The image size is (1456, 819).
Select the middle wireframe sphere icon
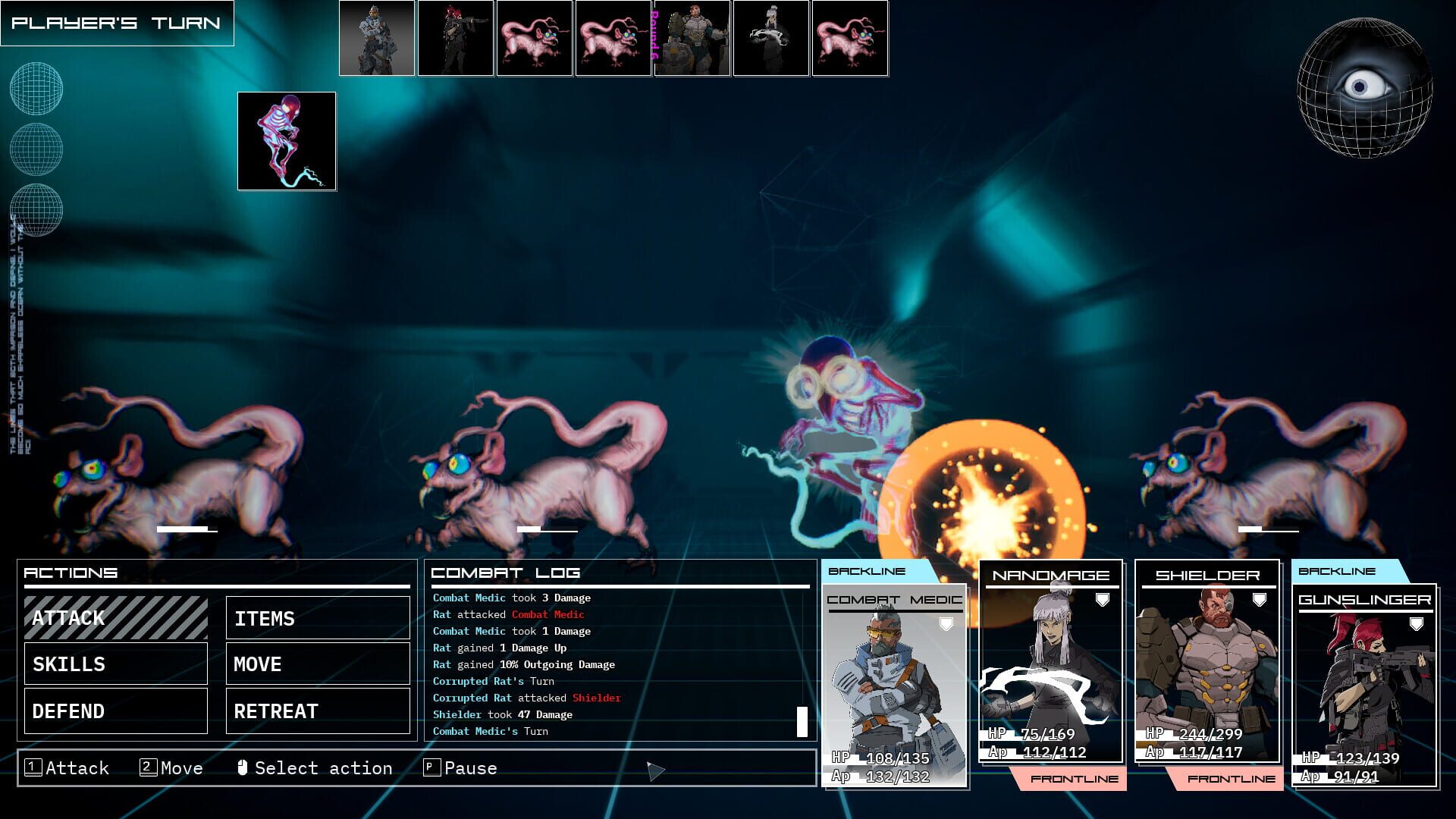[36, 149]
